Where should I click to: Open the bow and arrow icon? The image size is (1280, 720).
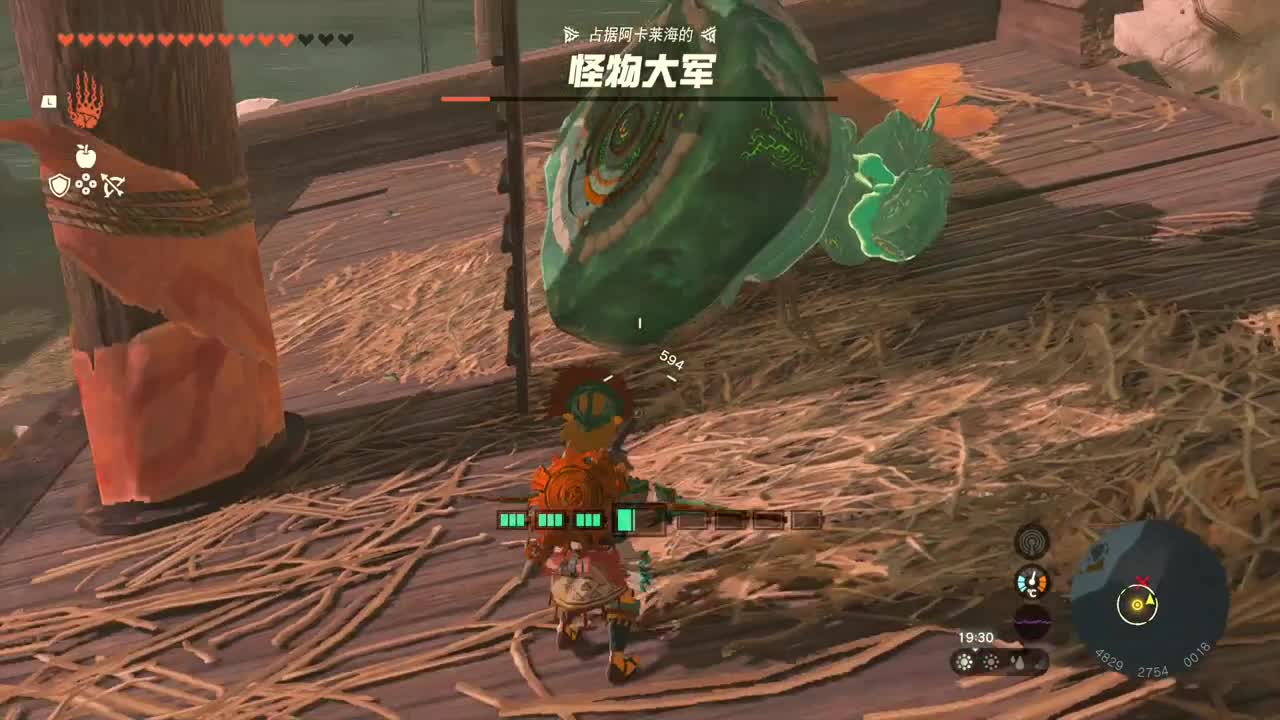[114, 184]
